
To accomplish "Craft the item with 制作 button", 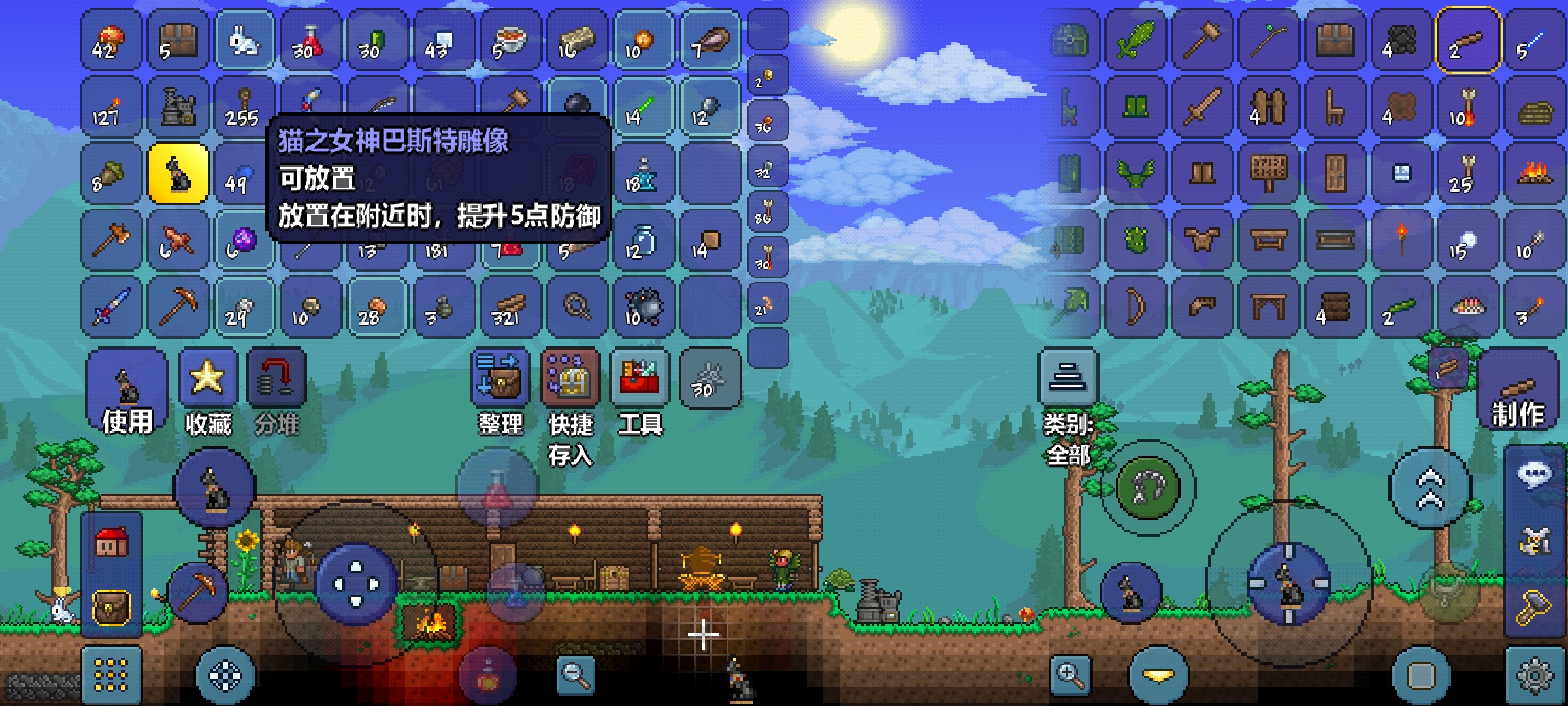I will pos(1517,394).
